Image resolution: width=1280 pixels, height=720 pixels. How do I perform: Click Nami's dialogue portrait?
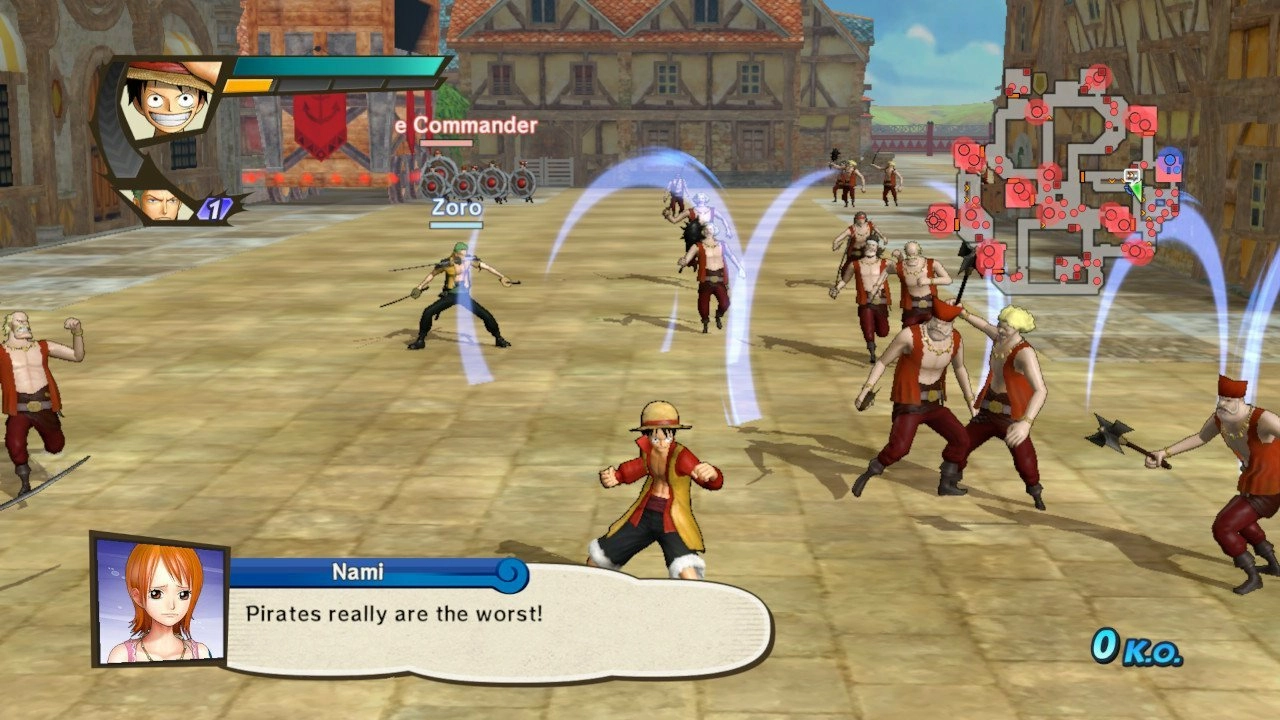tap(159, 601)
